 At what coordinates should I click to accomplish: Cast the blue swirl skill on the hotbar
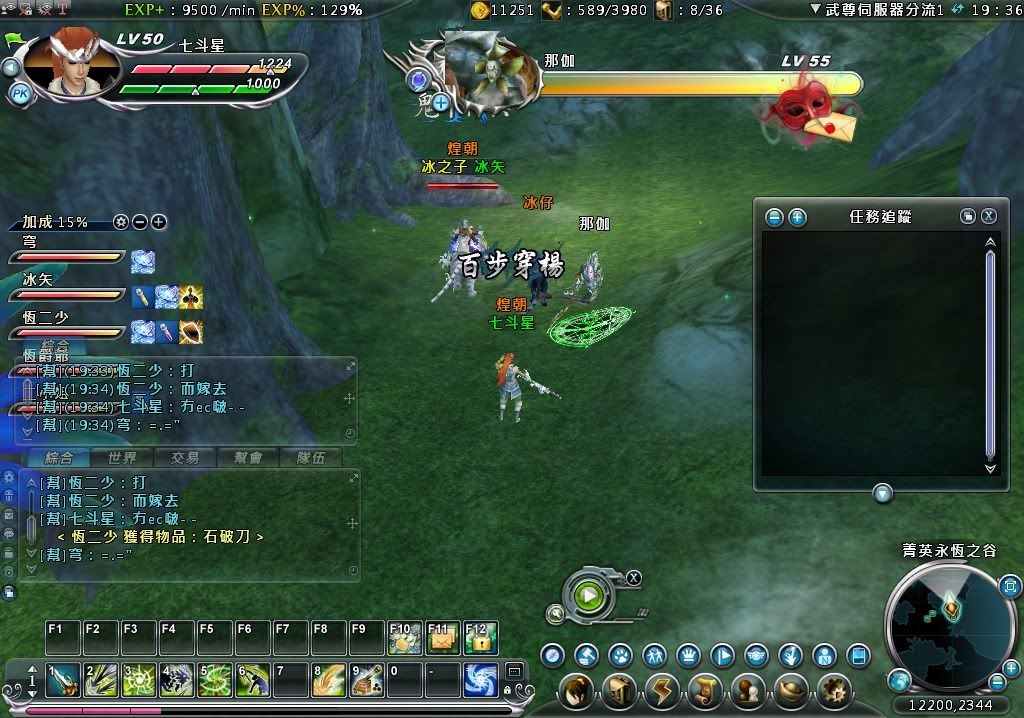(481, 680)
